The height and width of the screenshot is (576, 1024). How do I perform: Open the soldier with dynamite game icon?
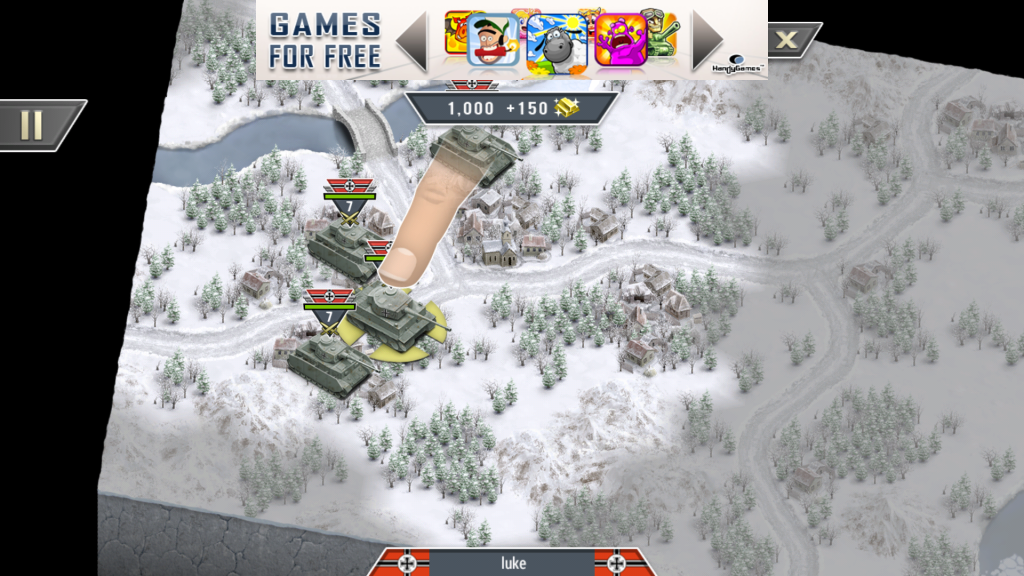pyautogui.click(x=493, y=41)
